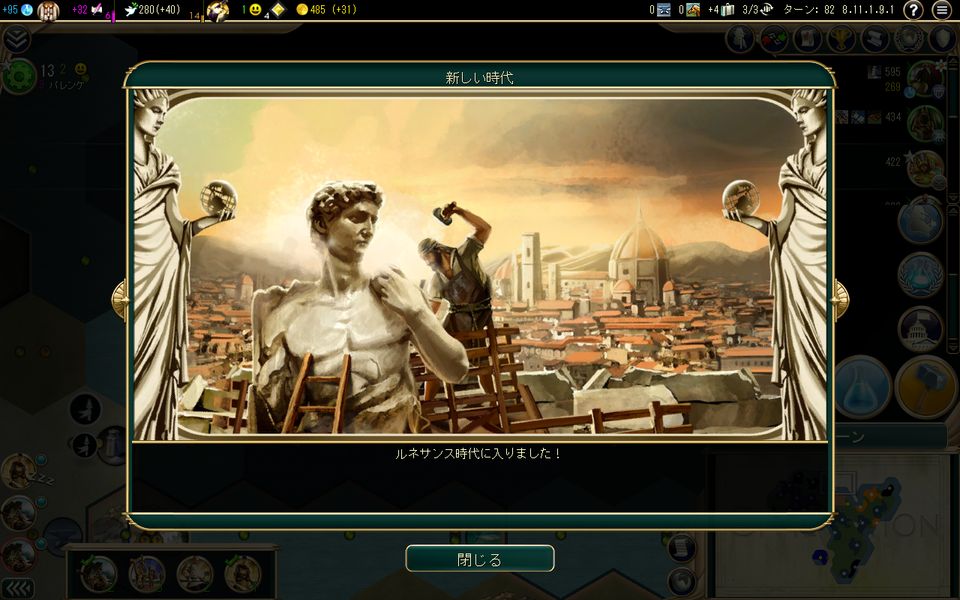Expand the double-chevron dropdown at top left
This screenshot has height=600, width=960.
pos(16,39)
